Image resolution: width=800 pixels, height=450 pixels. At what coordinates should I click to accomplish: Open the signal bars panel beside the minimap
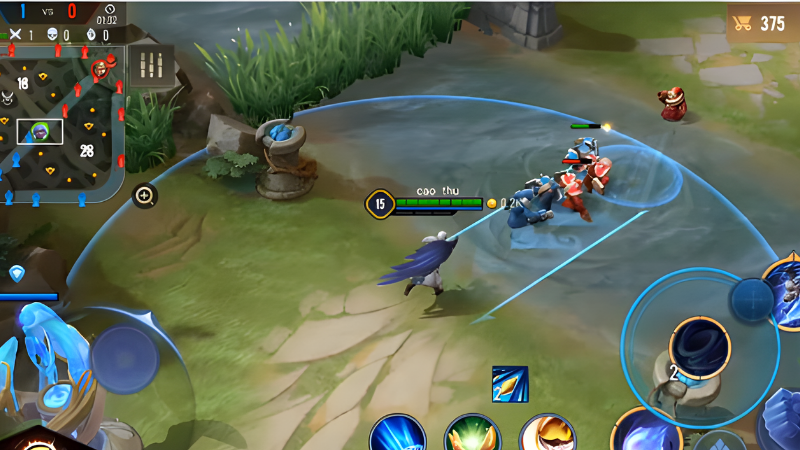pos(153,66)
